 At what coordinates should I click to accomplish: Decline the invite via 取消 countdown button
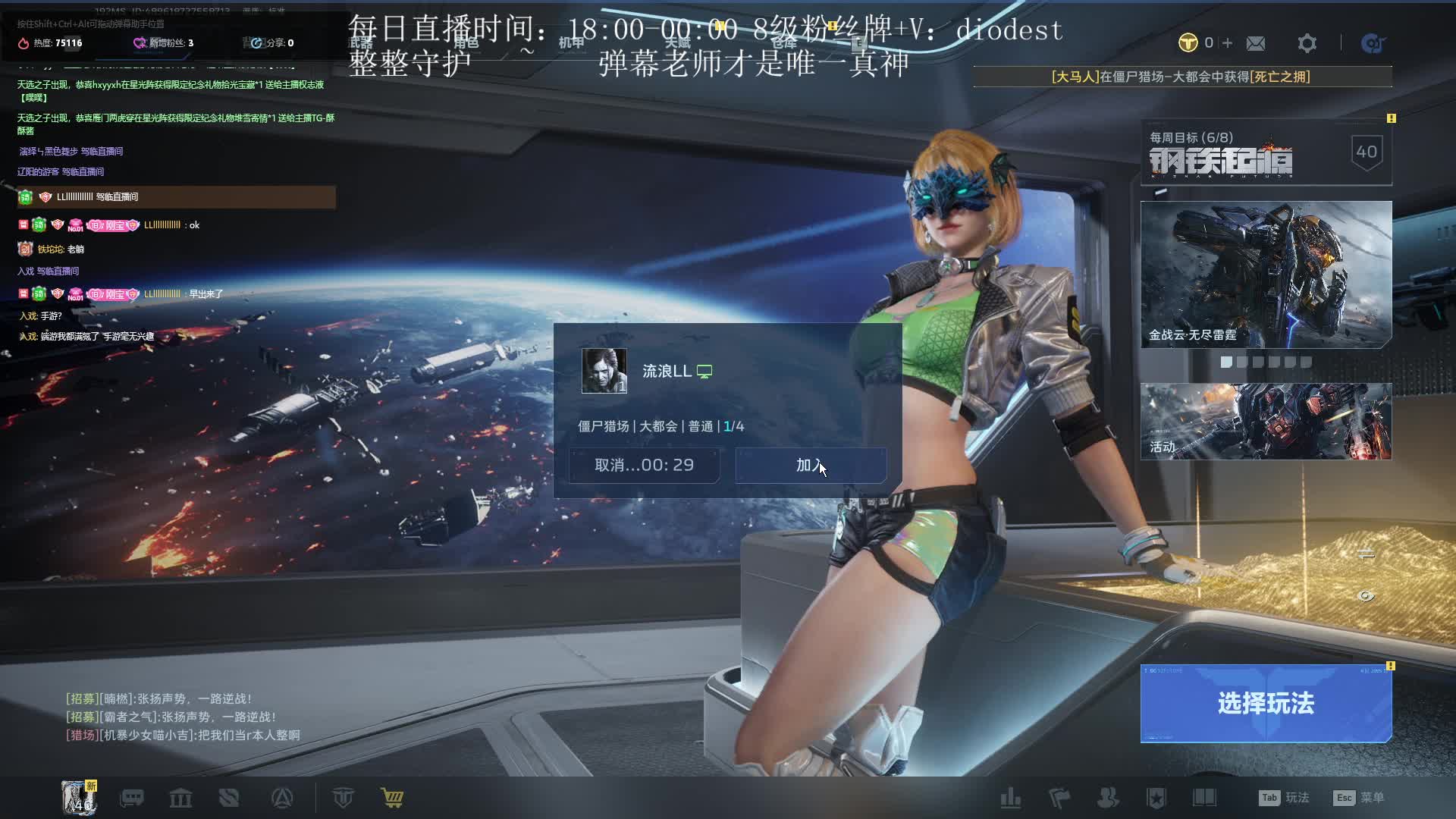[644, 465]
